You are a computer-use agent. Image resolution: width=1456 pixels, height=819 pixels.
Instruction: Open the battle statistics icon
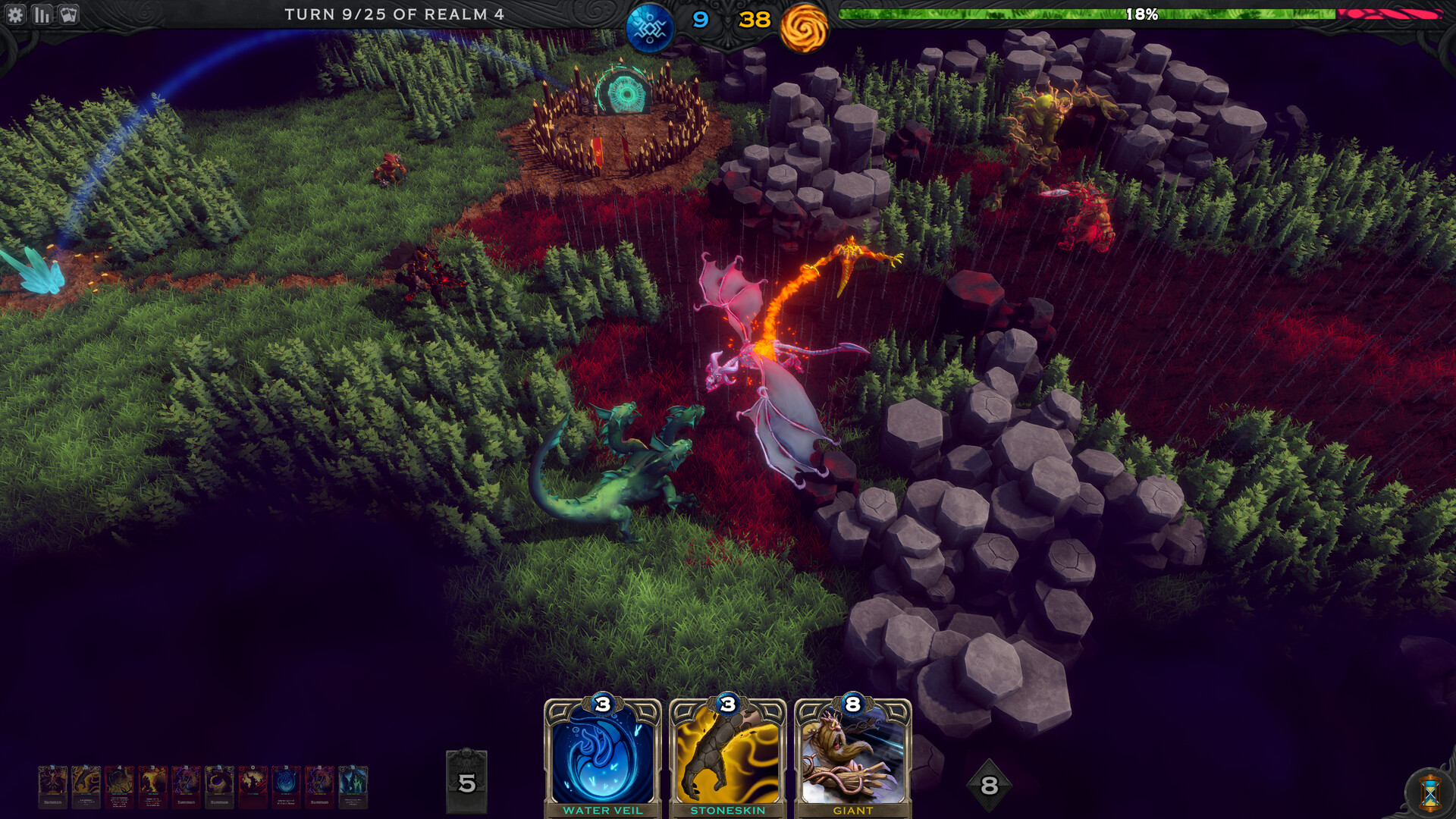point(42,13)
